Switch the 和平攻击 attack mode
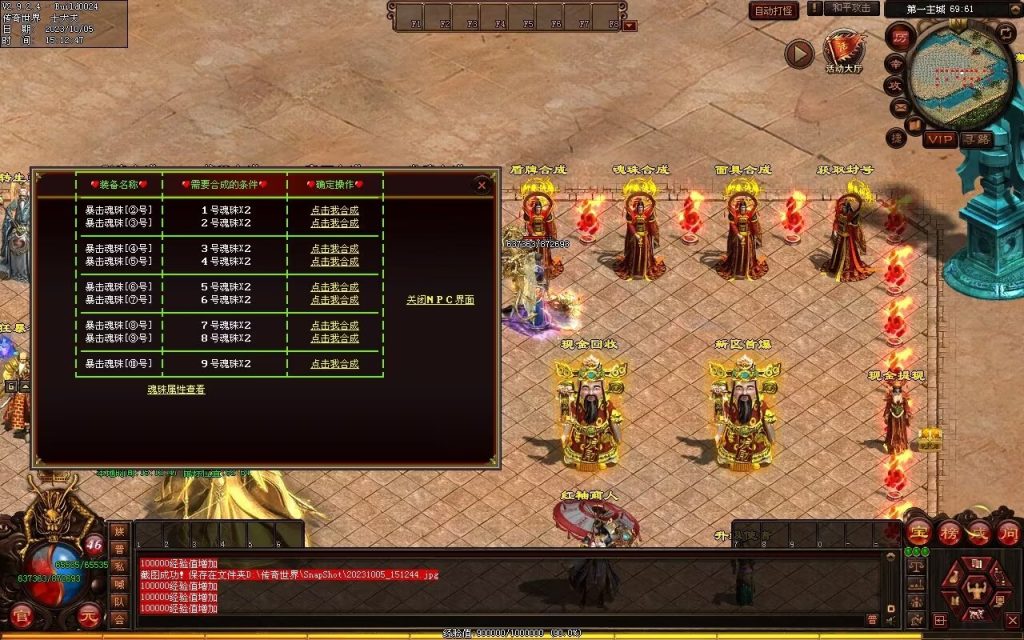The image size is (1024, 640). pyautogui.click(x=852, y=8)
